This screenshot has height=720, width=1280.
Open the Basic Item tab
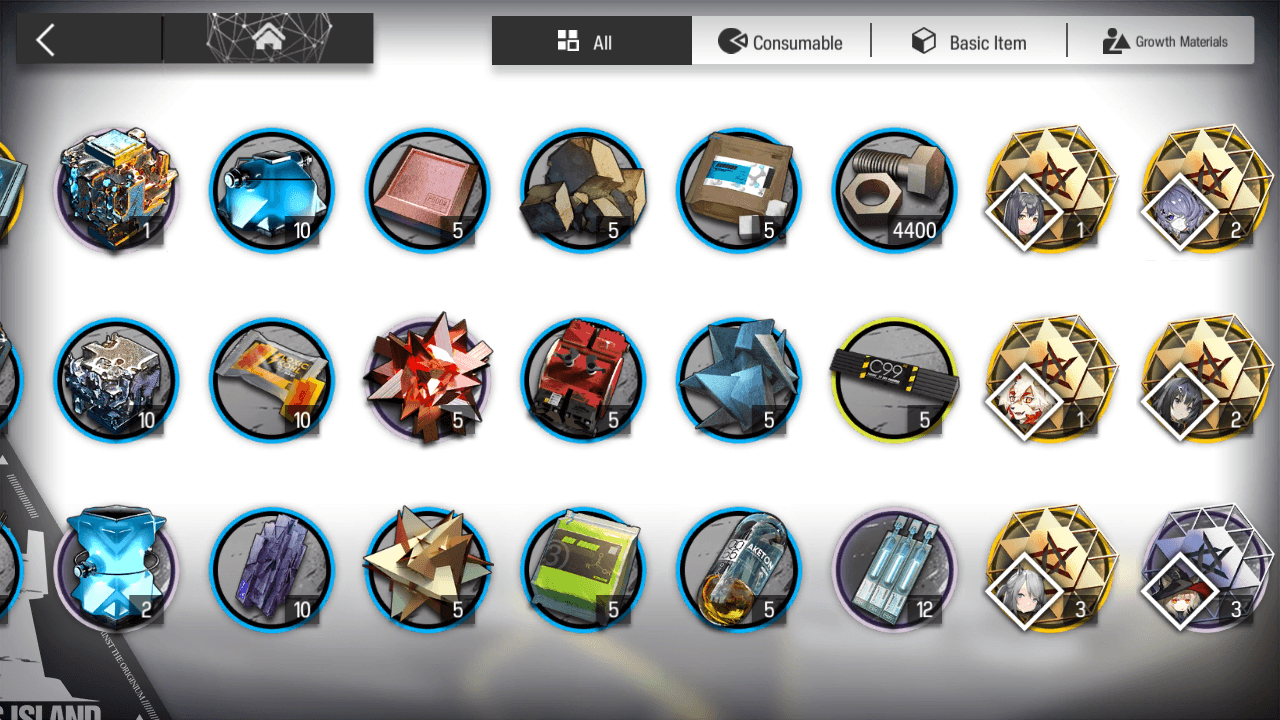[968, 42]
